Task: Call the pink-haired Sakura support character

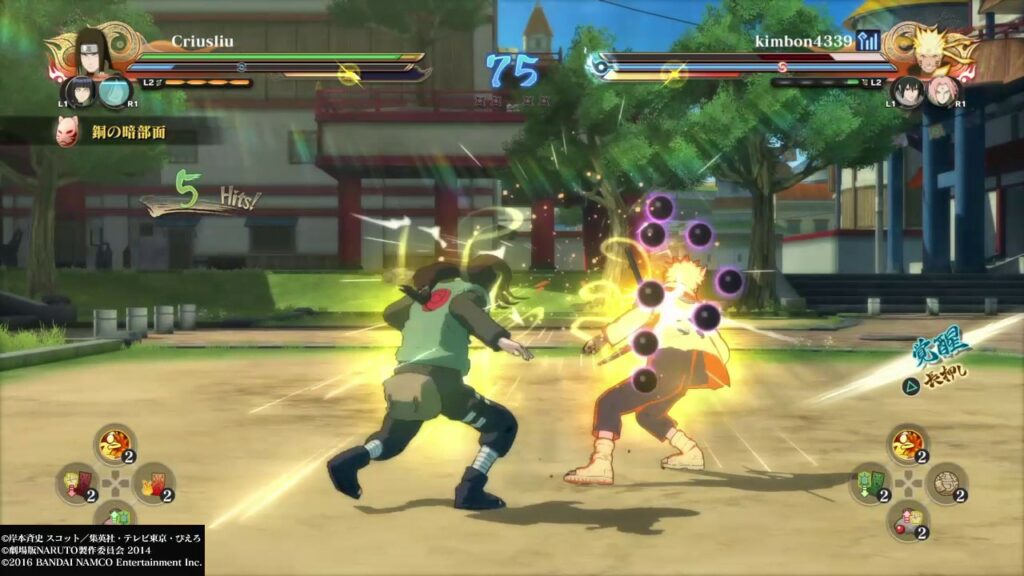Action: [x=941, y=92]
